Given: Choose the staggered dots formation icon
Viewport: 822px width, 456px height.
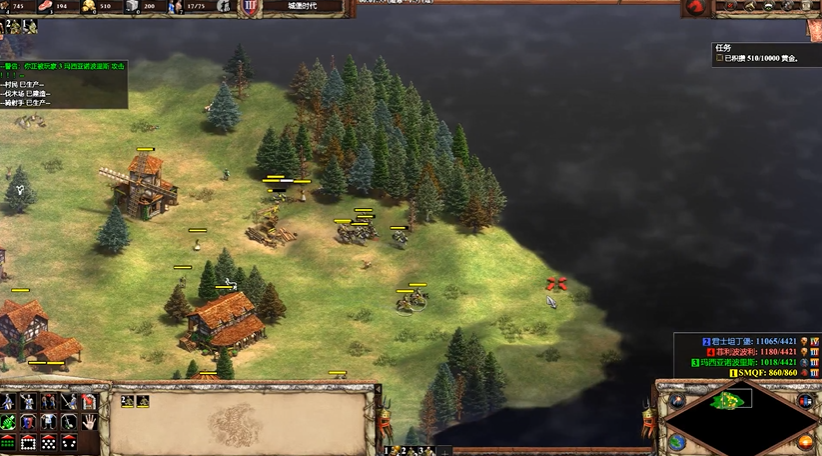Looking at the screenshot, I should (x=49, y=441).
